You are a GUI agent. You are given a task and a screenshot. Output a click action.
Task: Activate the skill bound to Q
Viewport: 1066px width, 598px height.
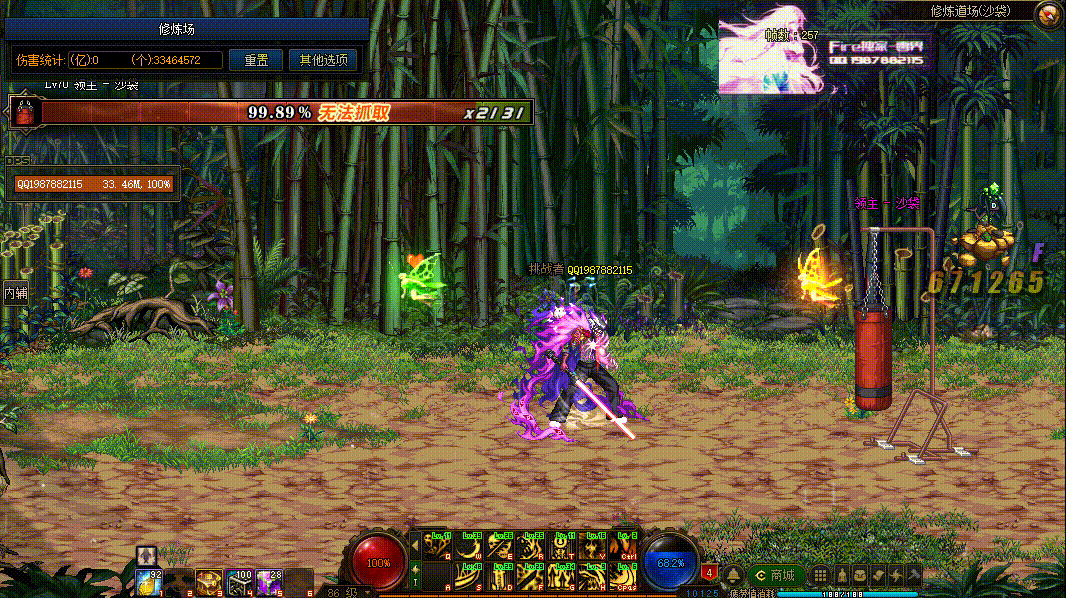[438, 546]
